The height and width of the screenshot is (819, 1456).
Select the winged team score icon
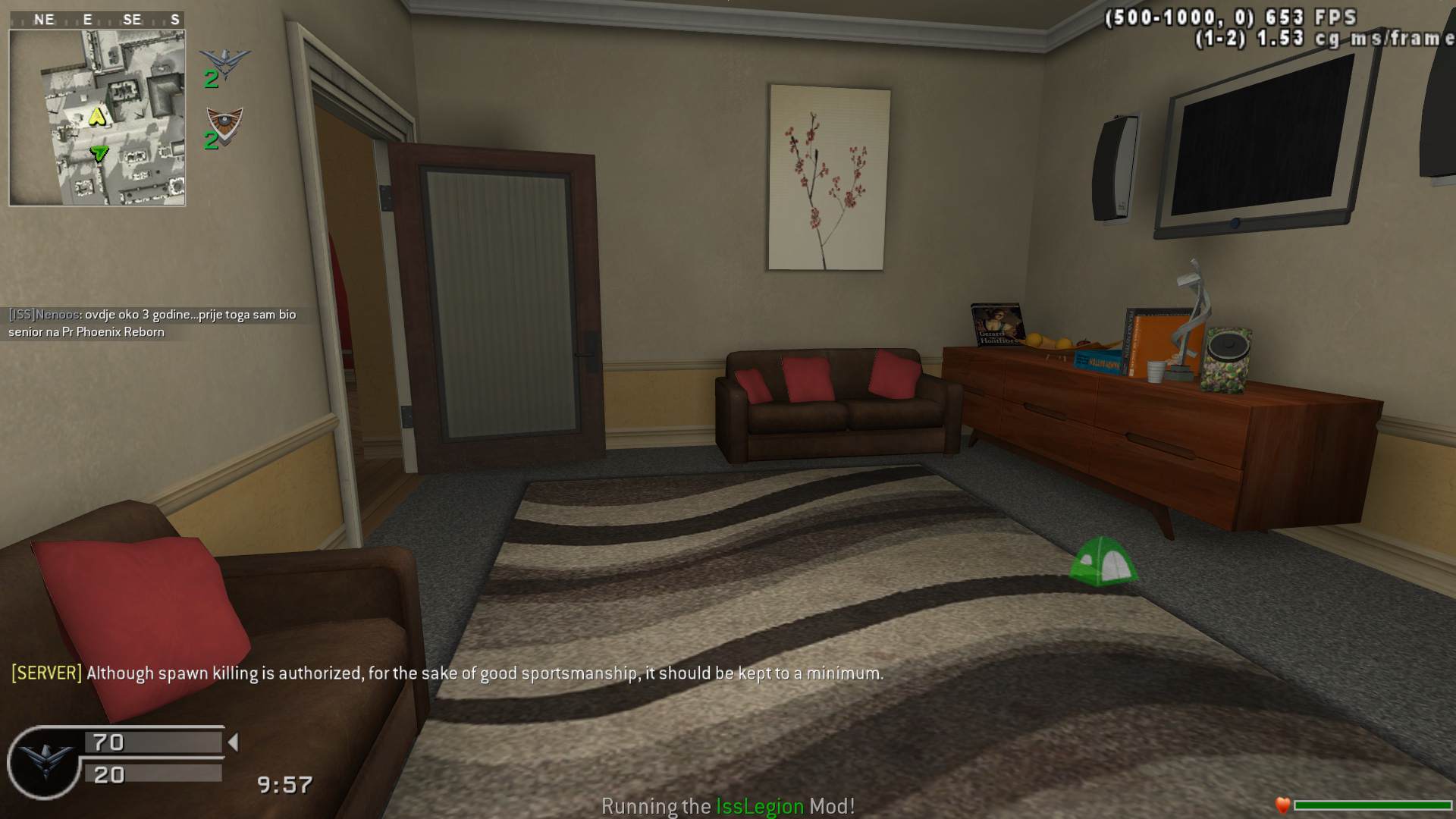224,61
